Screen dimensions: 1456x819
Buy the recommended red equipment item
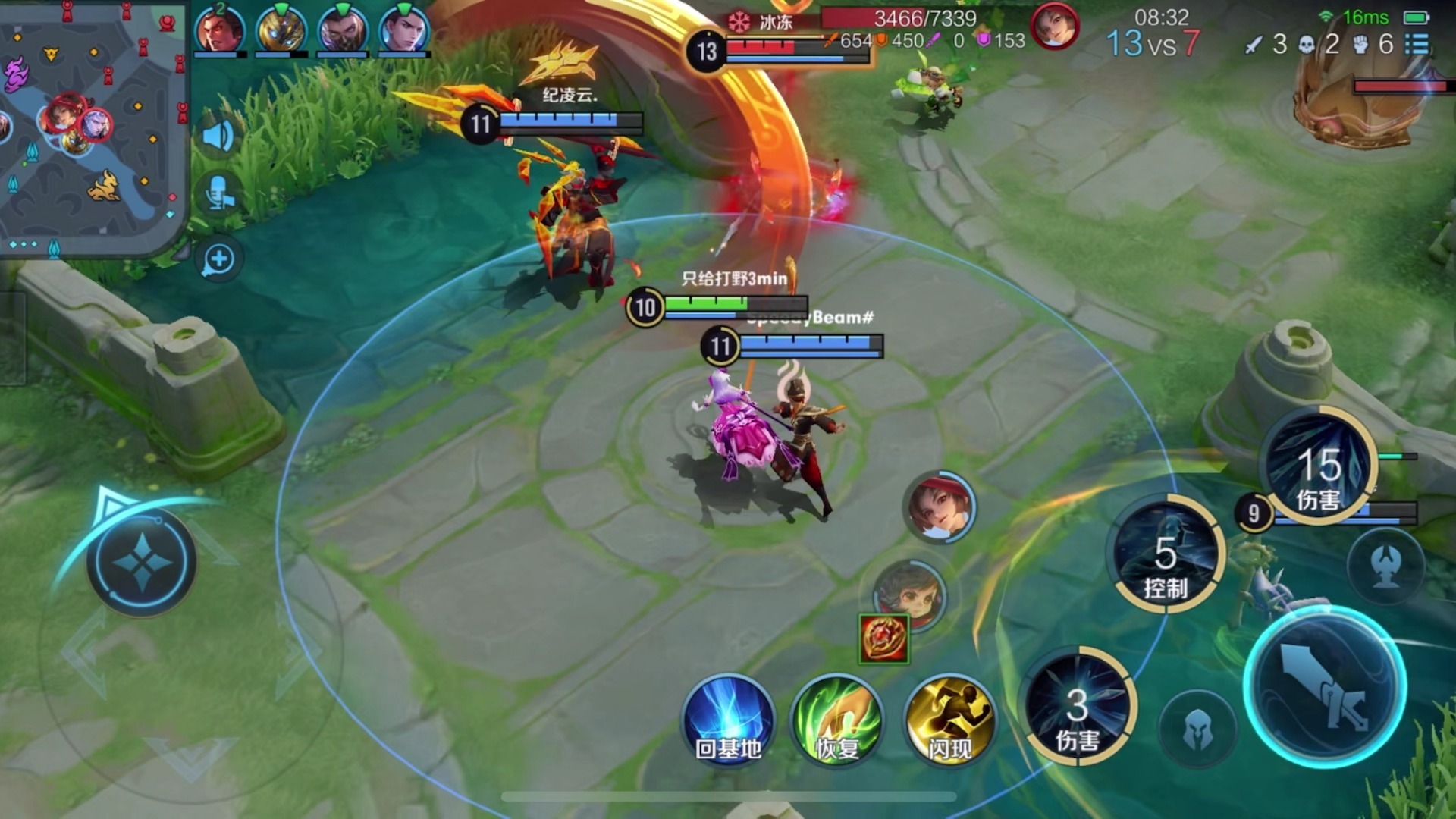tap(884, 639)
